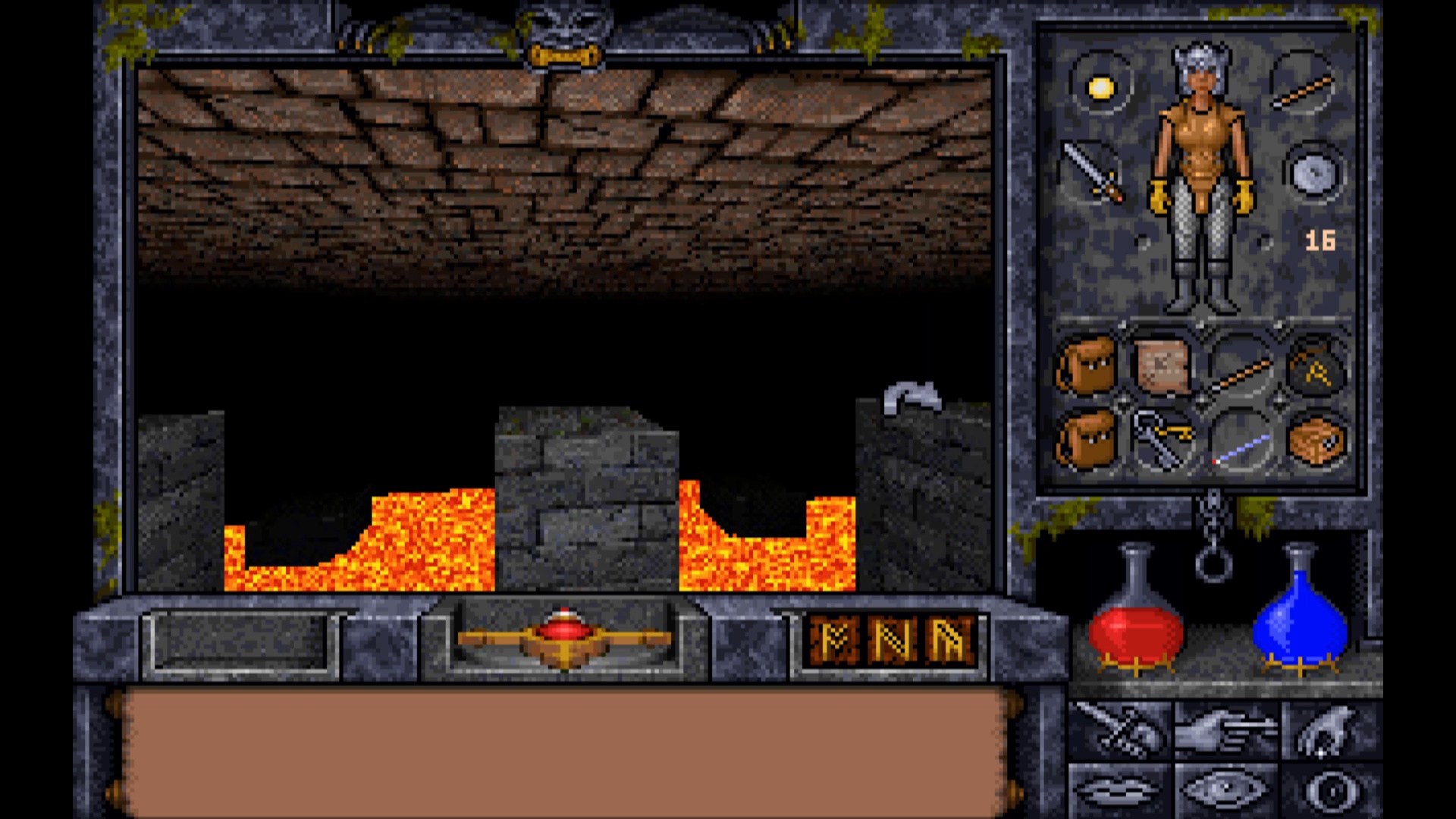Switch to the Talk lips command
Viewport: 1456px width, 819px height.
(1119, 791)
